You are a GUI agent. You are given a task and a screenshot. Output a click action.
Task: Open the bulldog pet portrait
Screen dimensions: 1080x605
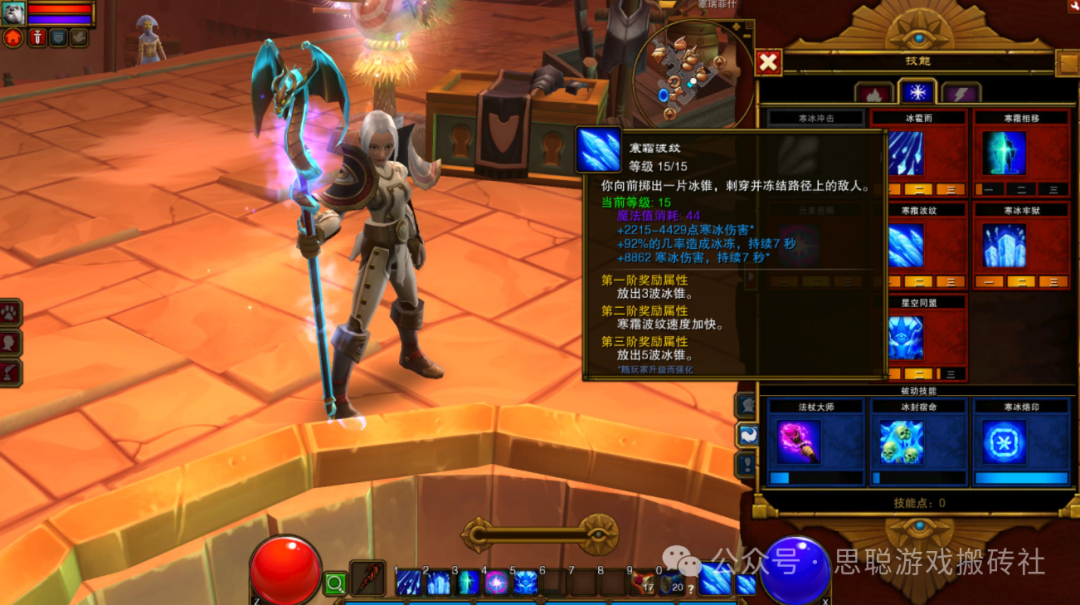click(14, 13)
